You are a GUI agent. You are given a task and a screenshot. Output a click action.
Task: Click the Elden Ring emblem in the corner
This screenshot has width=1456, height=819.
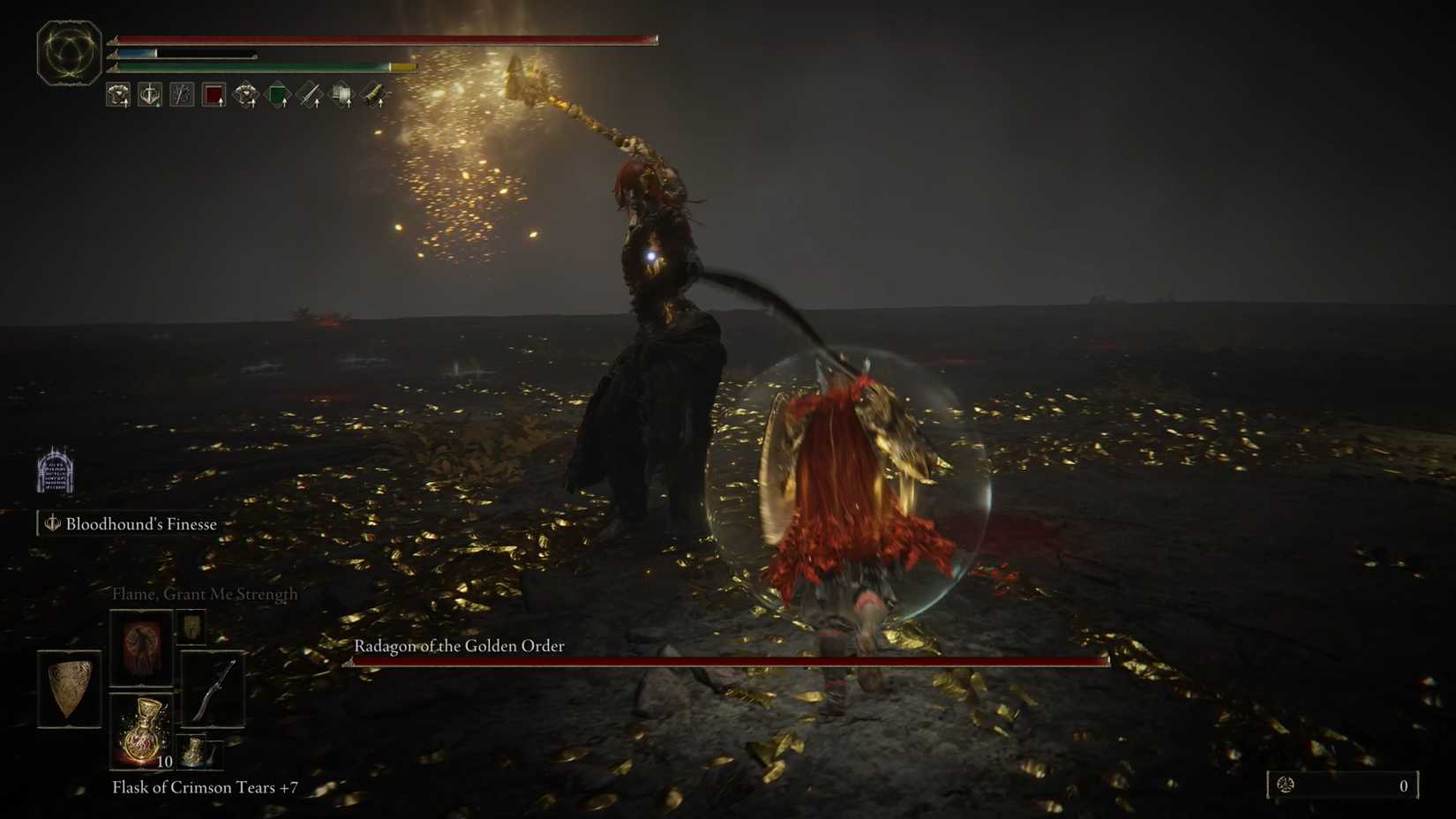point(68,53)
